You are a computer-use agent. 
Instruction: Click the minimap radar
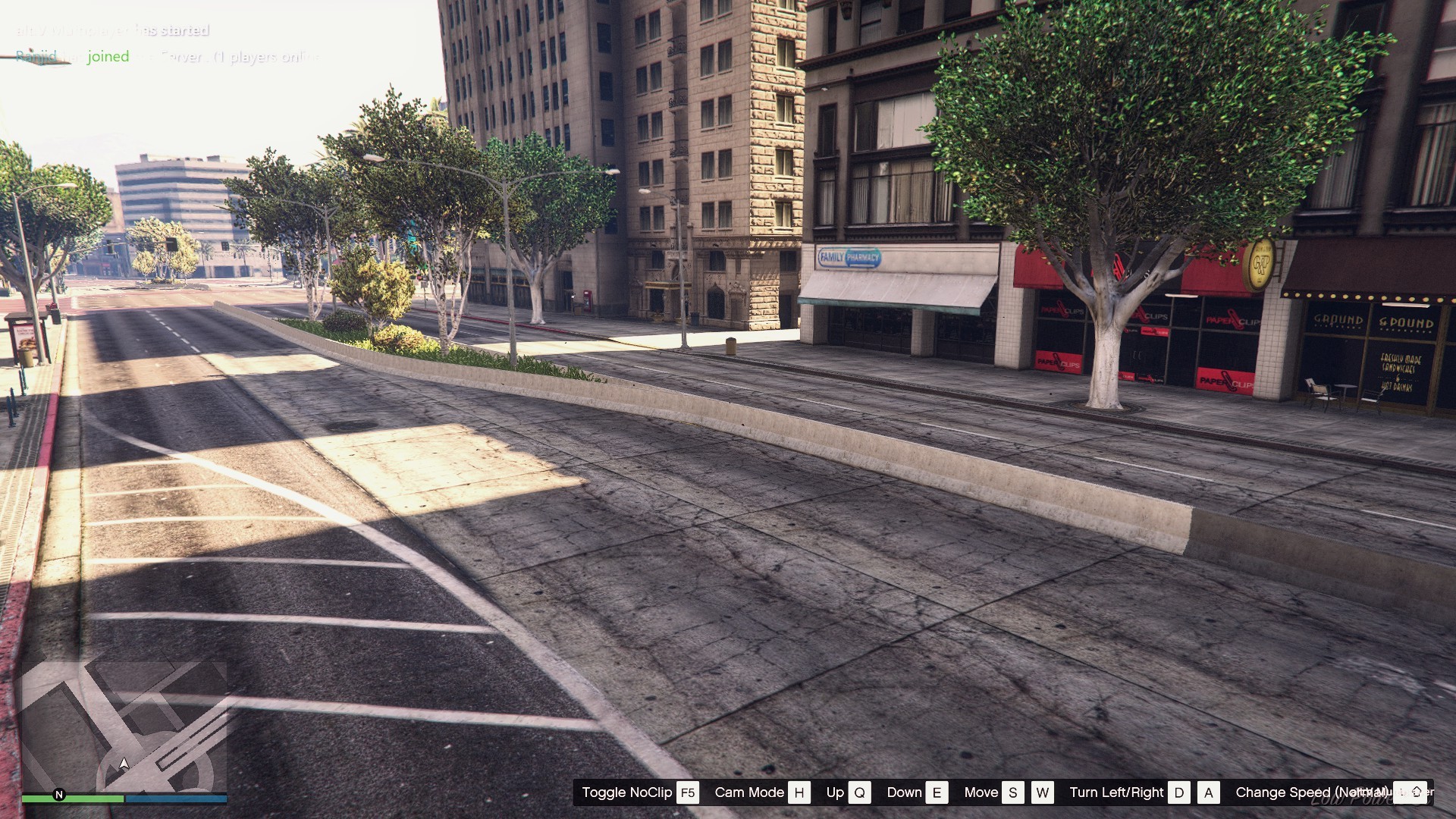(124, 726)
